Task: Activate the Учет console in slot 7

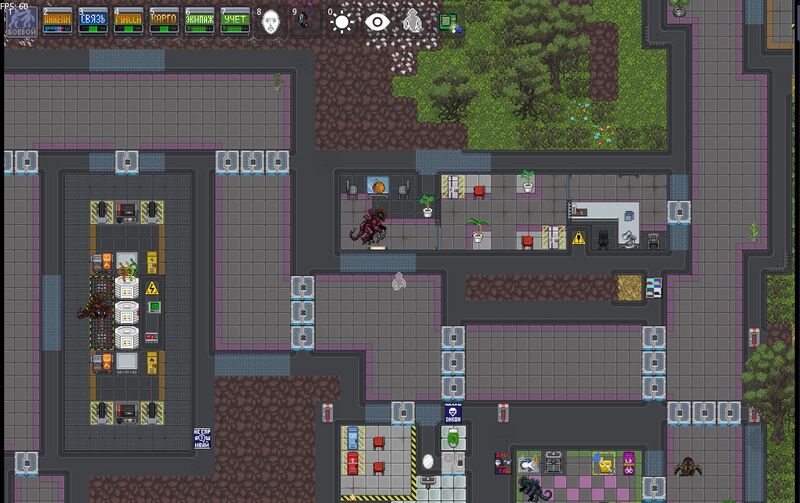Action: 234,22
